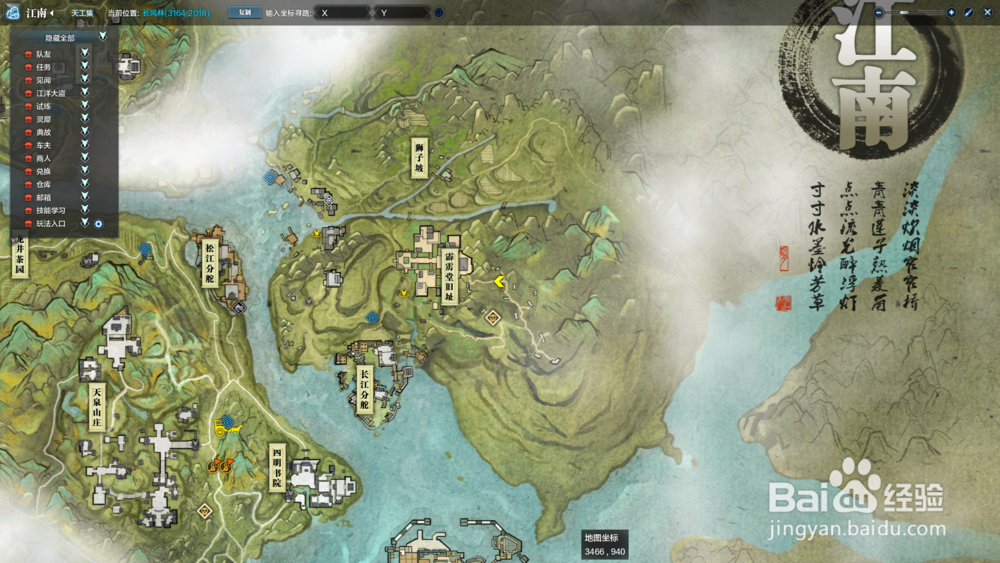Toggle the 技能学习 skill trainer filter
The height and width of the screenshot is (563, 1000).
[85, 210]
